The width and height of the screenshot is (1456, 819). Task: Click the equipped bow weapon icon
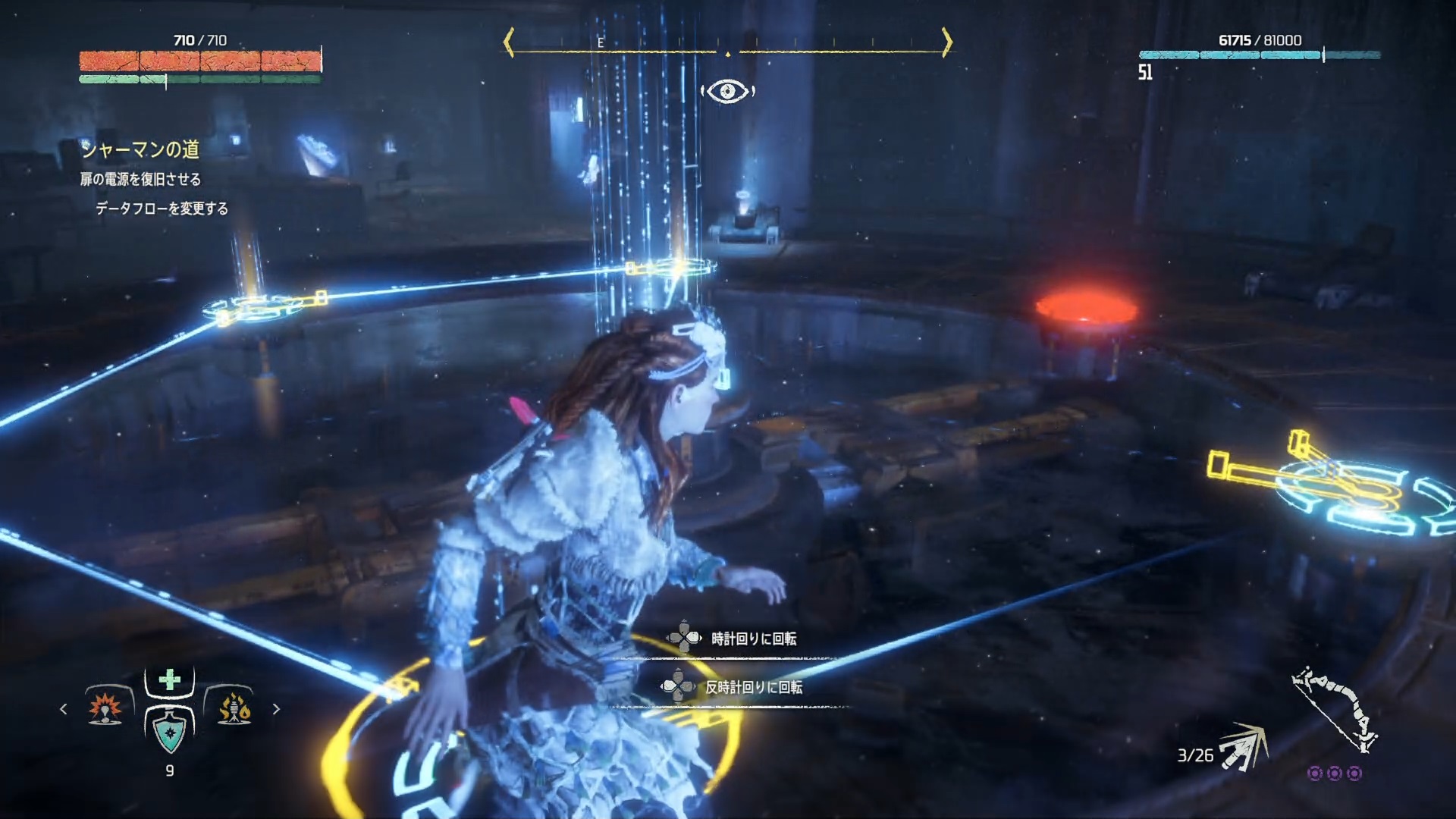(1335, 711)
